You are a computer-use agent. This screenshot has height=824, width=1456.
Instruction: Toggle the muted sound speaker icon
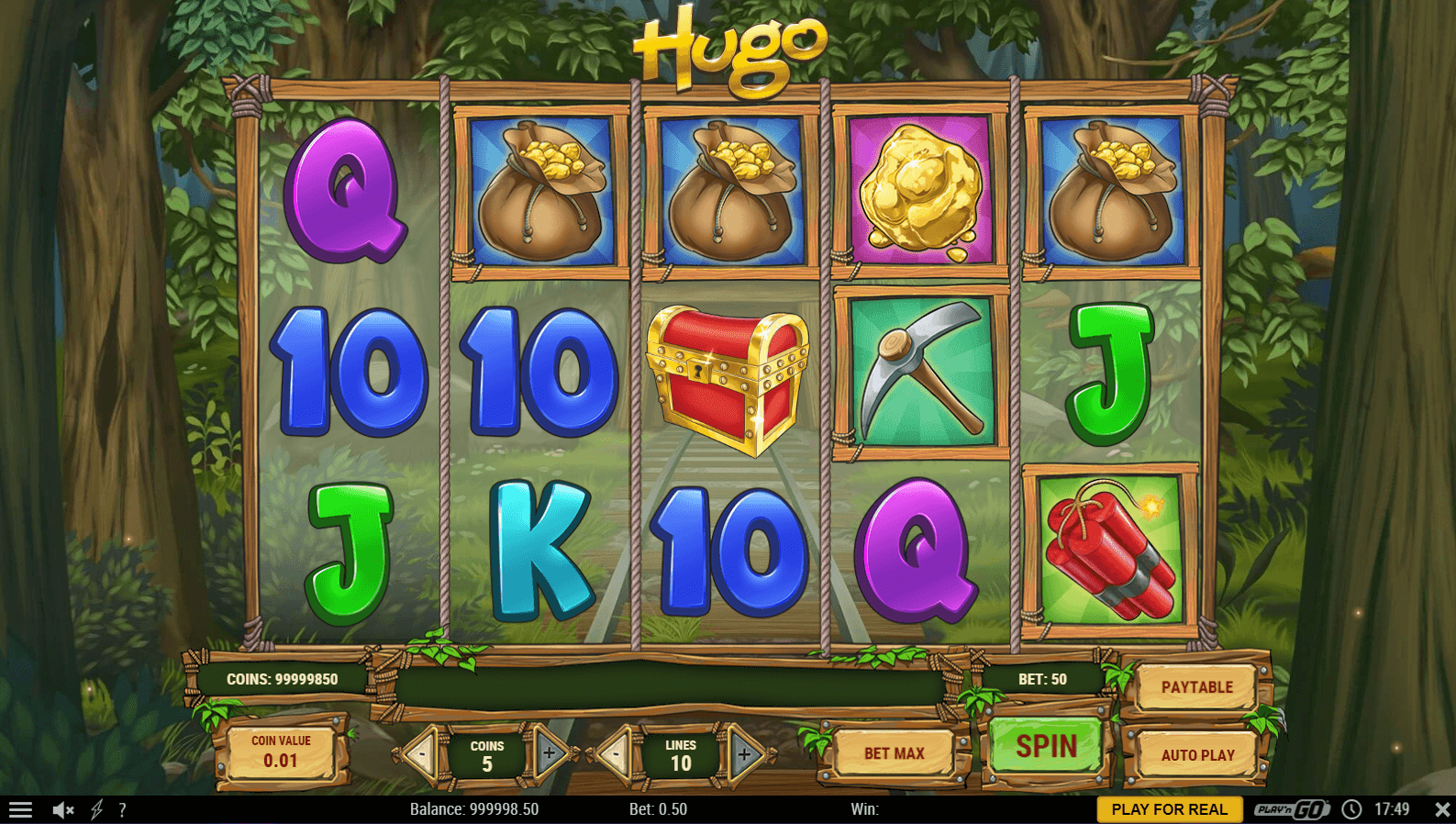coord(62,809)
